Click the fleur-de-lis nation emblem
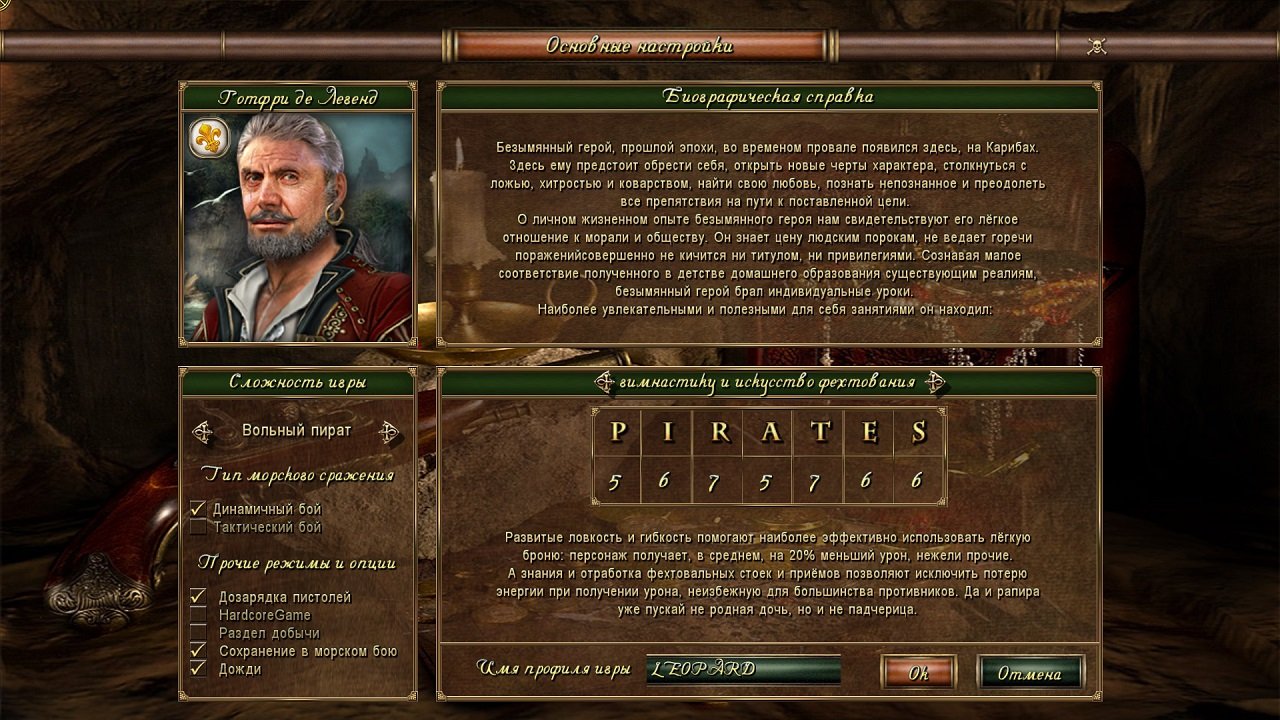Screen dimensions: 1280x720 click(x=208, y=139)
